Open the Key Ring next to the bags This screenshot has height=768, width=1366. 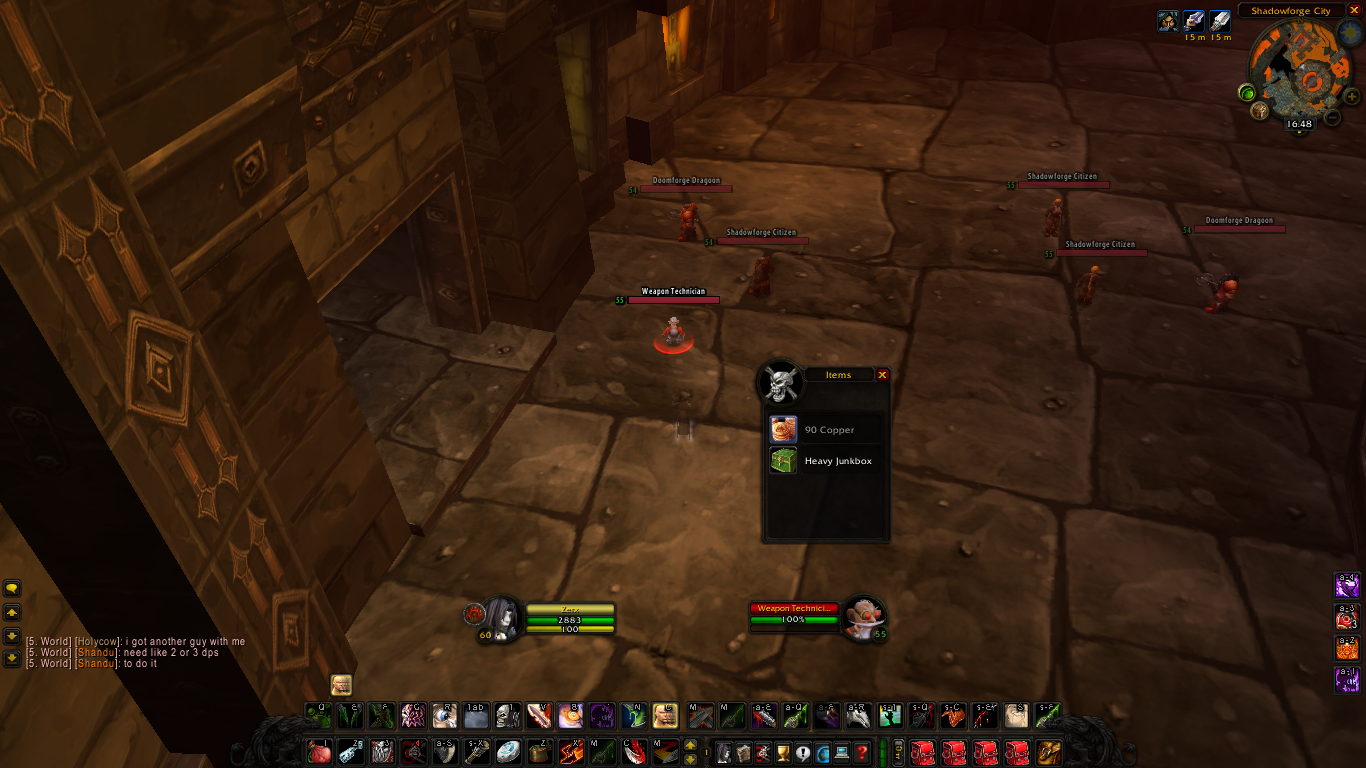tap(898, 752)
